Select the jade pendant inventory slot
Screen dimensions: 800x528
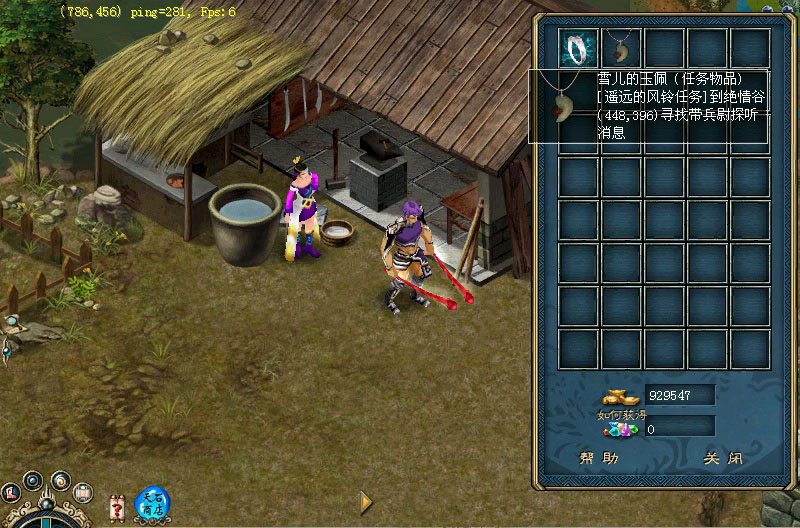point(622,47)
